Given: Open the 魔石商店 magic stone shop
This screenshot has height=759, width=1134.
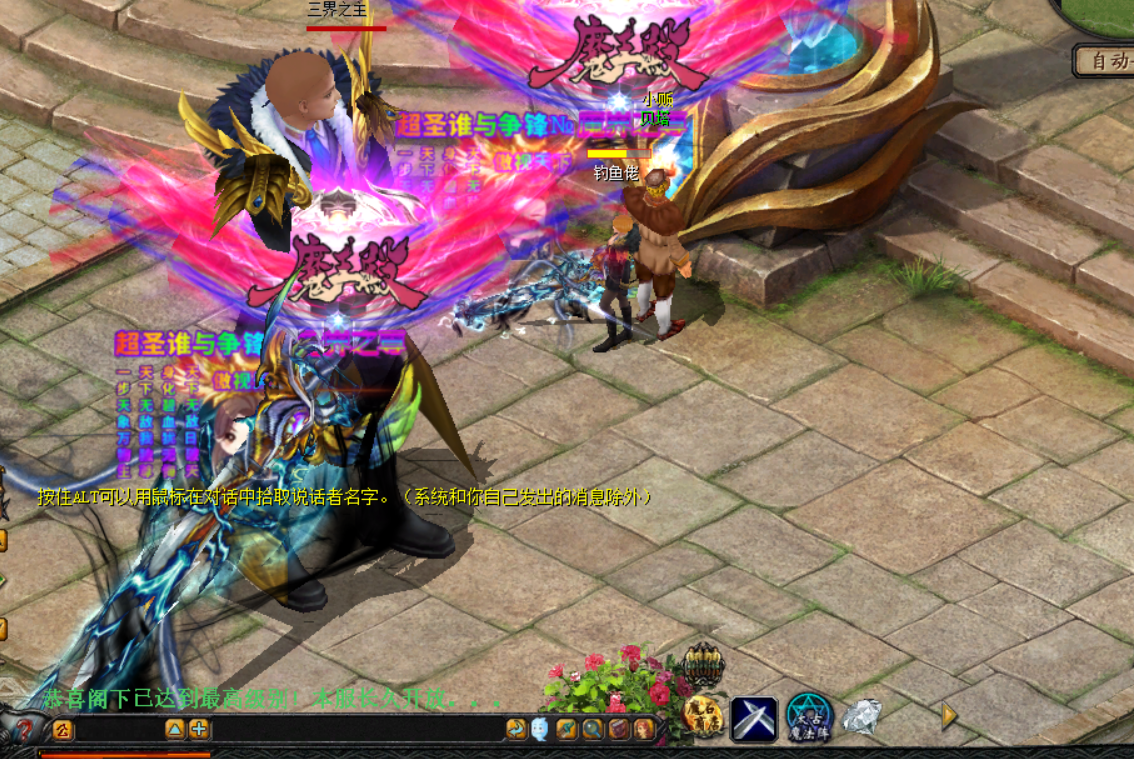Looking at the screenshot, I should [x=703, y=716].
